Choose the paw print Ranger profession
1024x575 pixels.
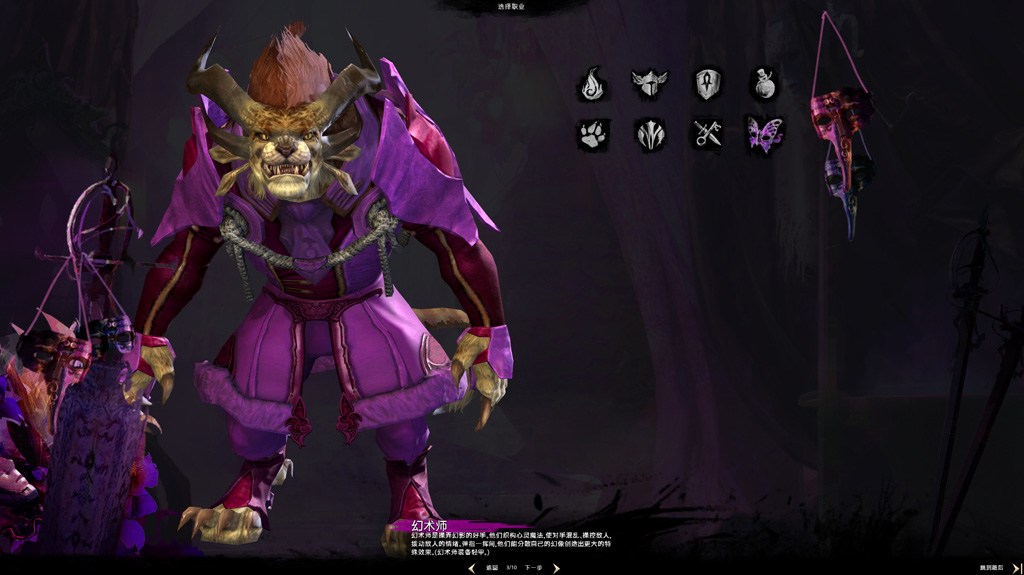(x=593, y=135)
